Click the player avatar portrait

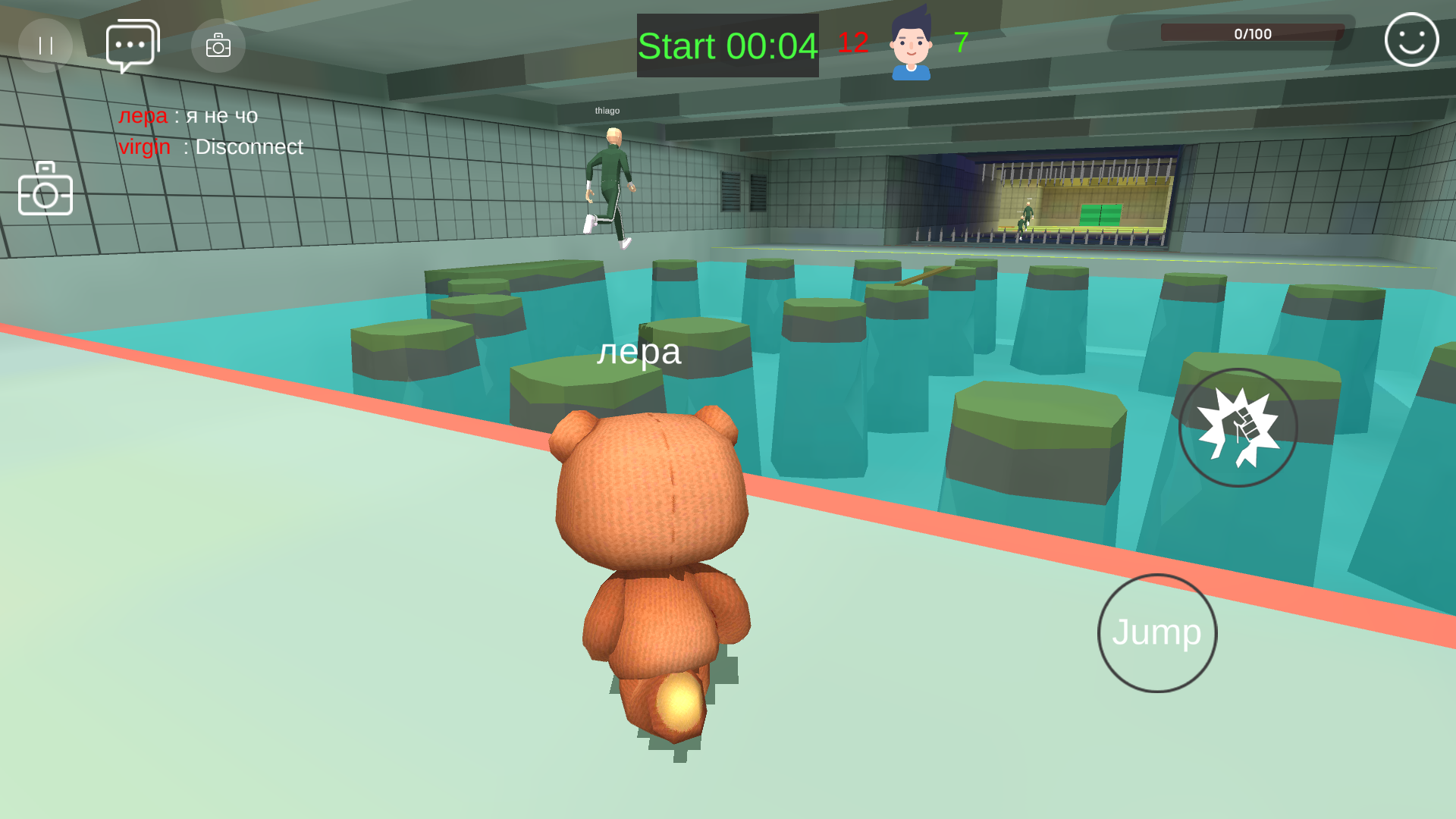(x=911, y=44)
